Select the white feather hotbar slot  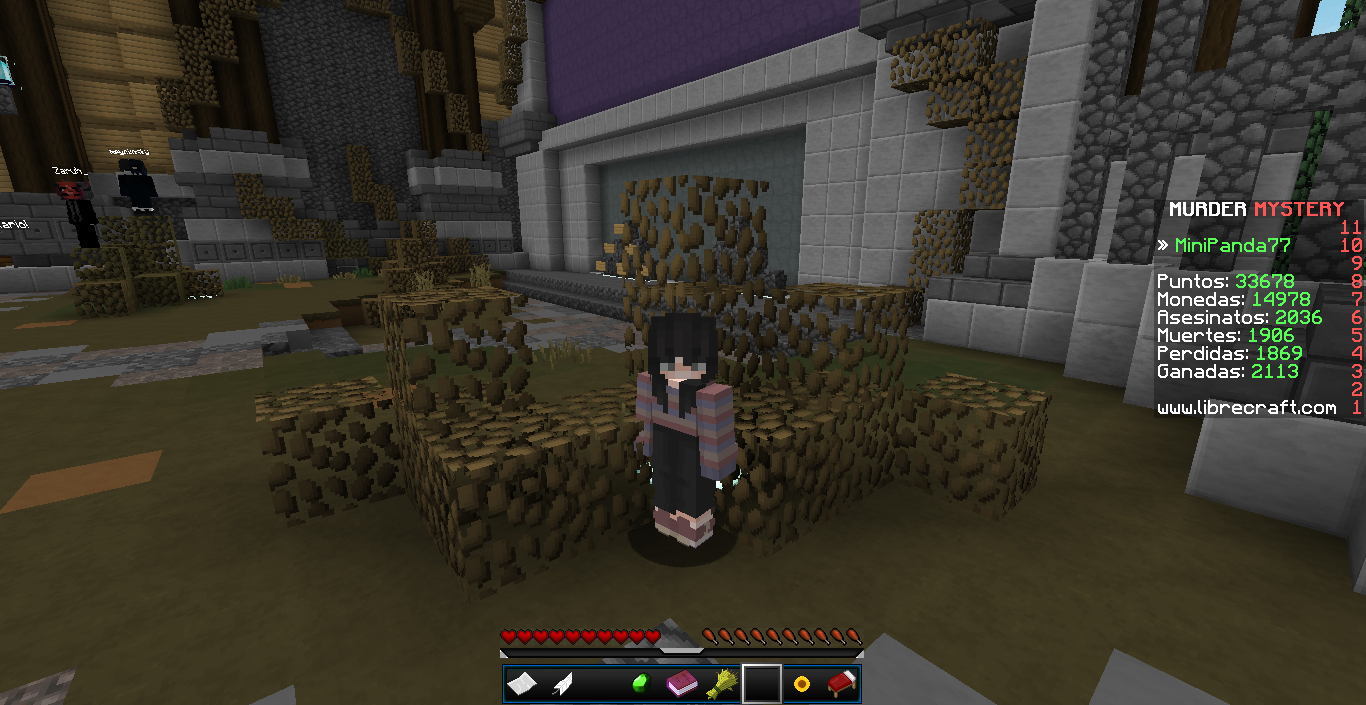click(562, 684)
